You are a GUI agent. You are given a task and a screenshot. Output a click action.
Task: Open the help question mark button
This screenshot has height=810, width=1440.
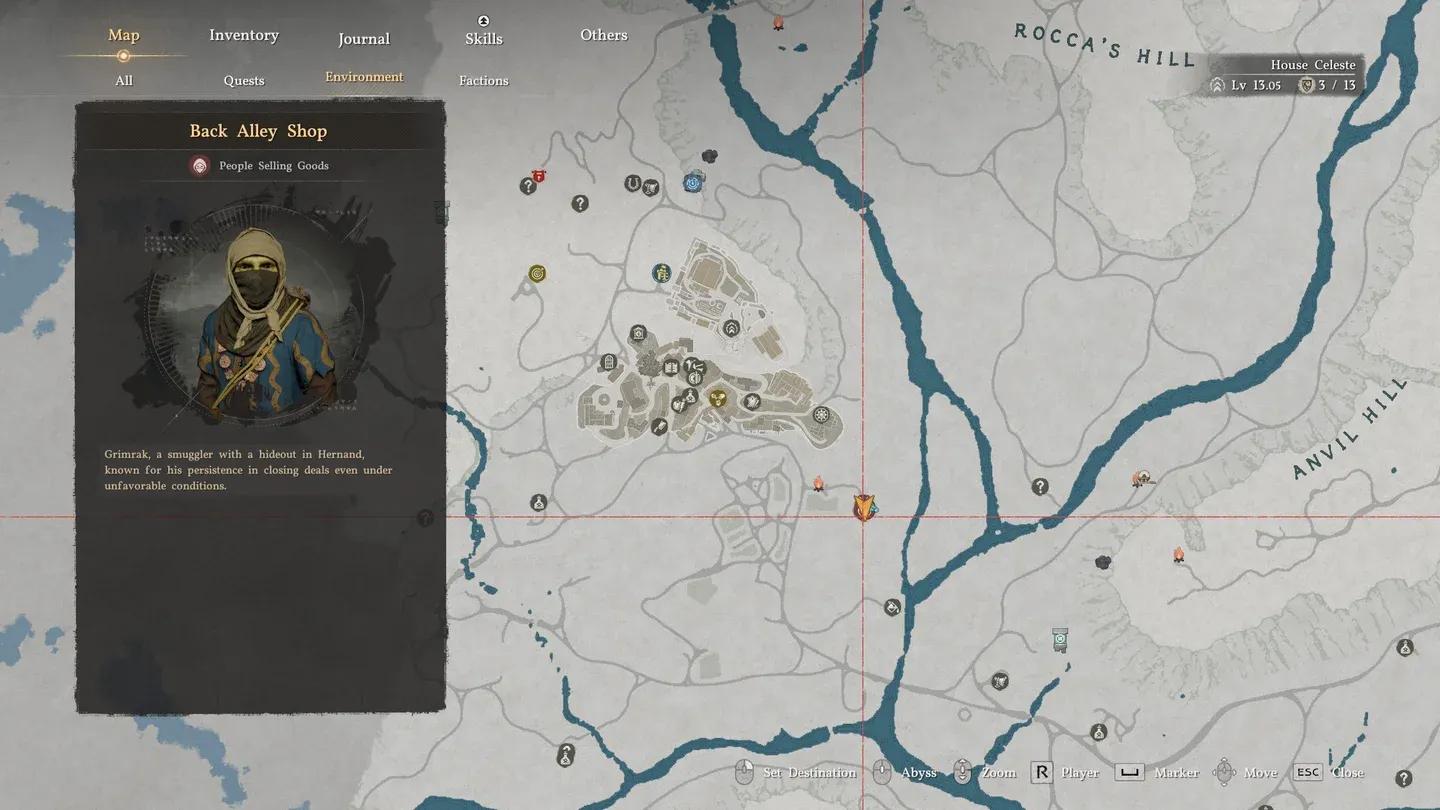pyautogui.click(x=1403, y=778)
